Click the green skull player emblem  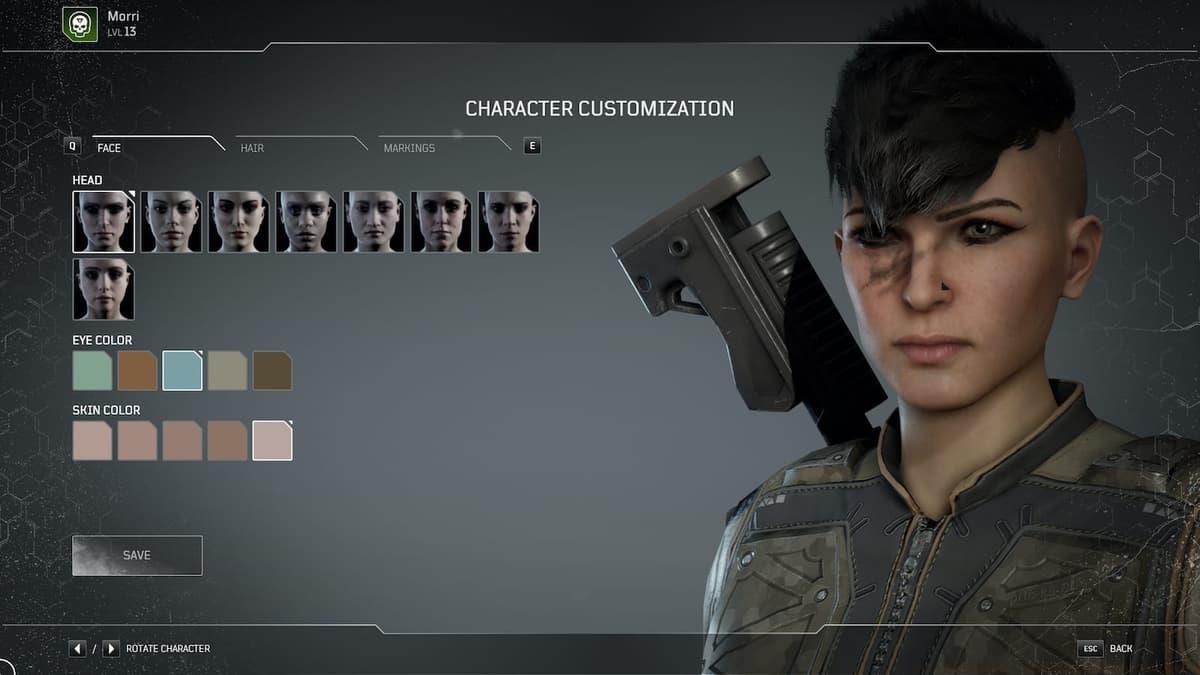pyautogui.click(x=80, y=24)
